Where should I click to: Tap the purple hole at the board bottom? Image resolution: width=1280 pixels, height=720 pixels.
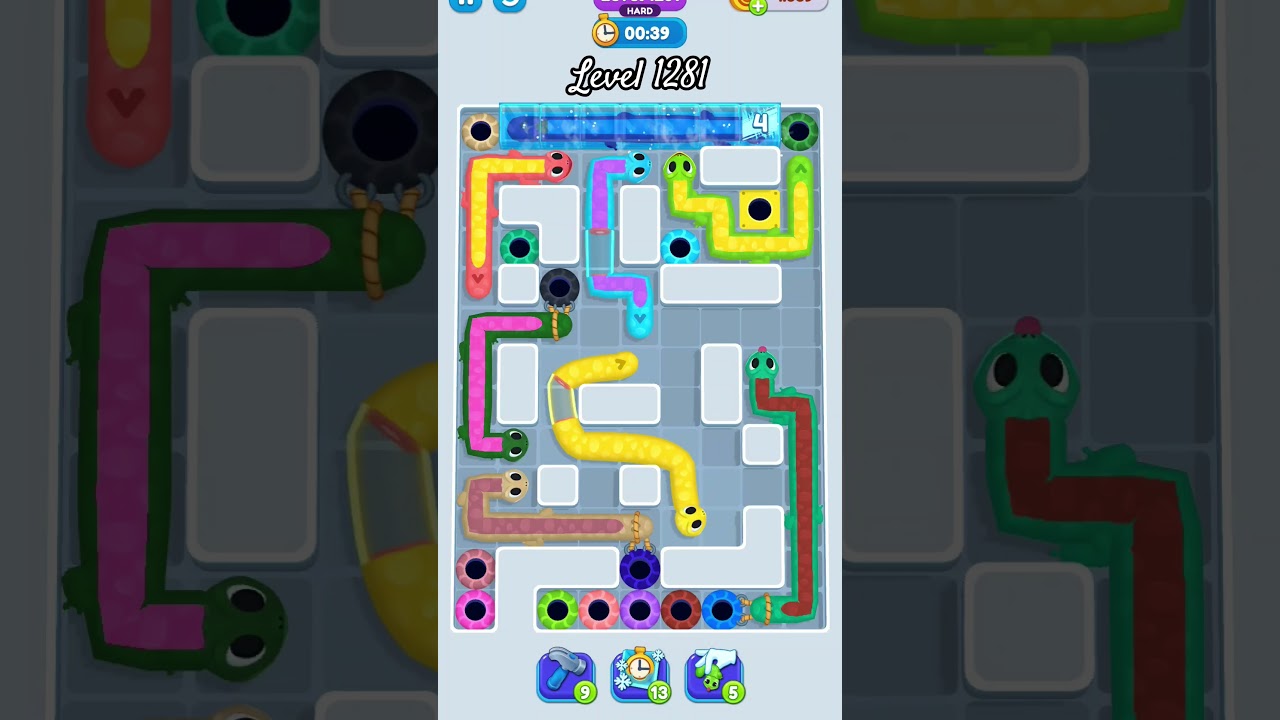point(640,568)
